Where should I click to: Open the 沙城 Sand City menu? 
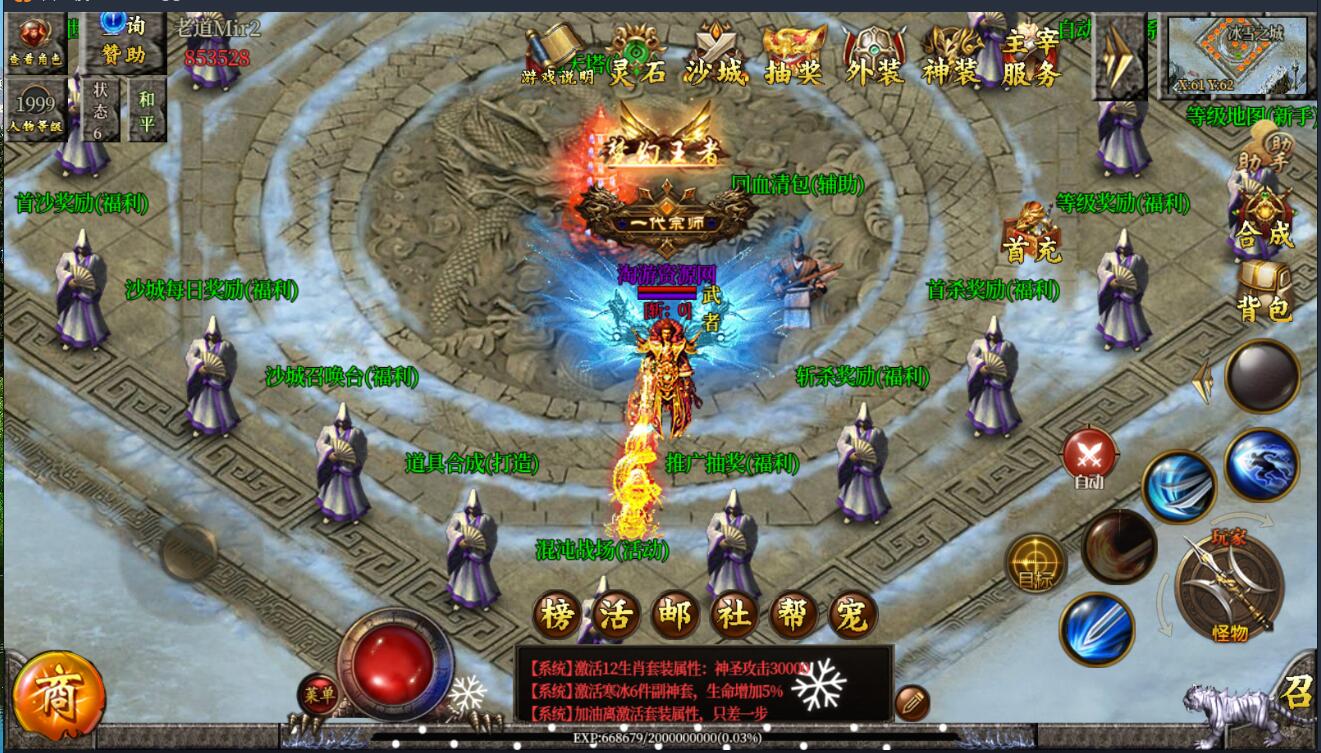tap(716, 55)
